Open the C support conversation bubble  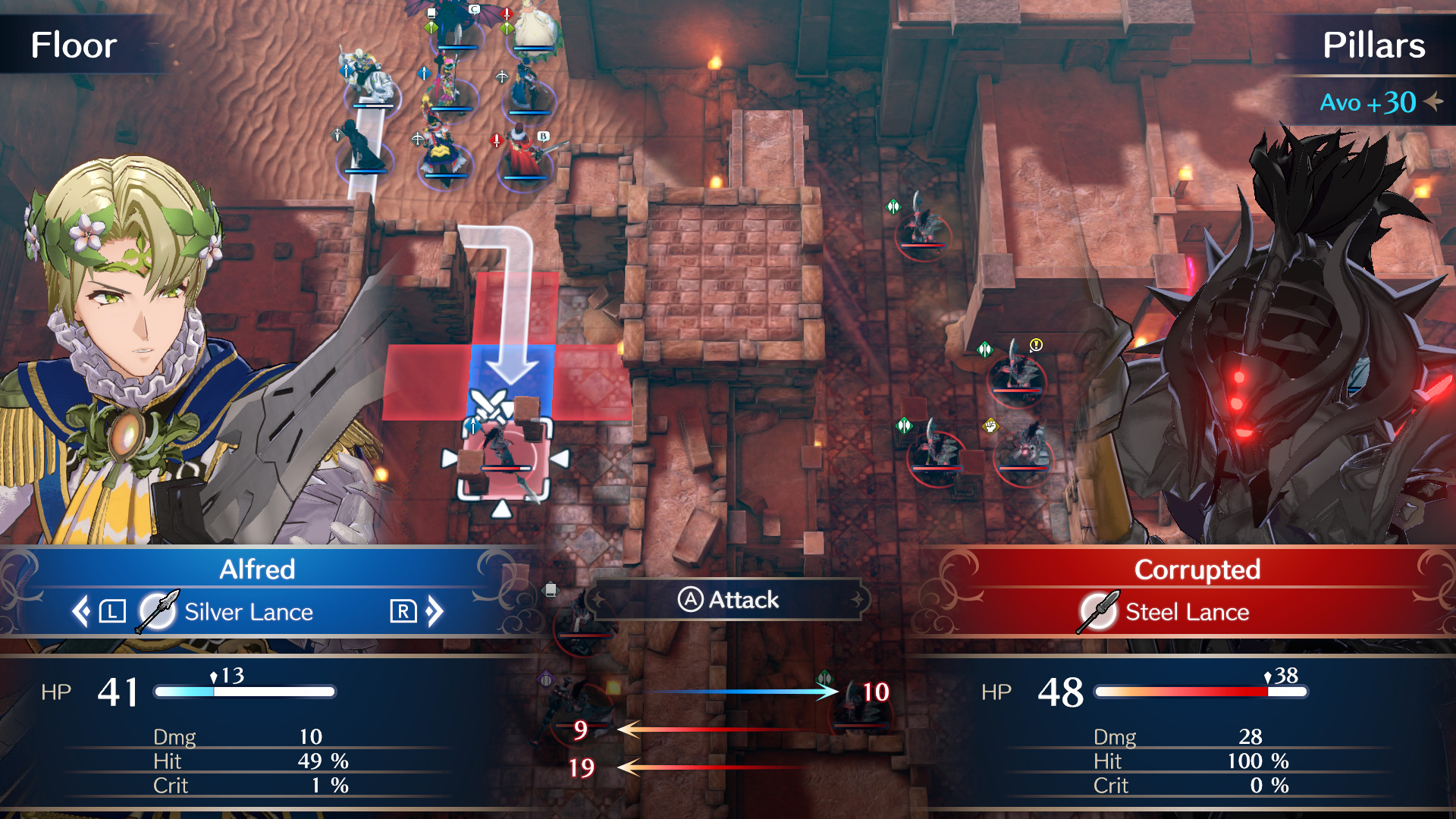[x=474, y=8]
